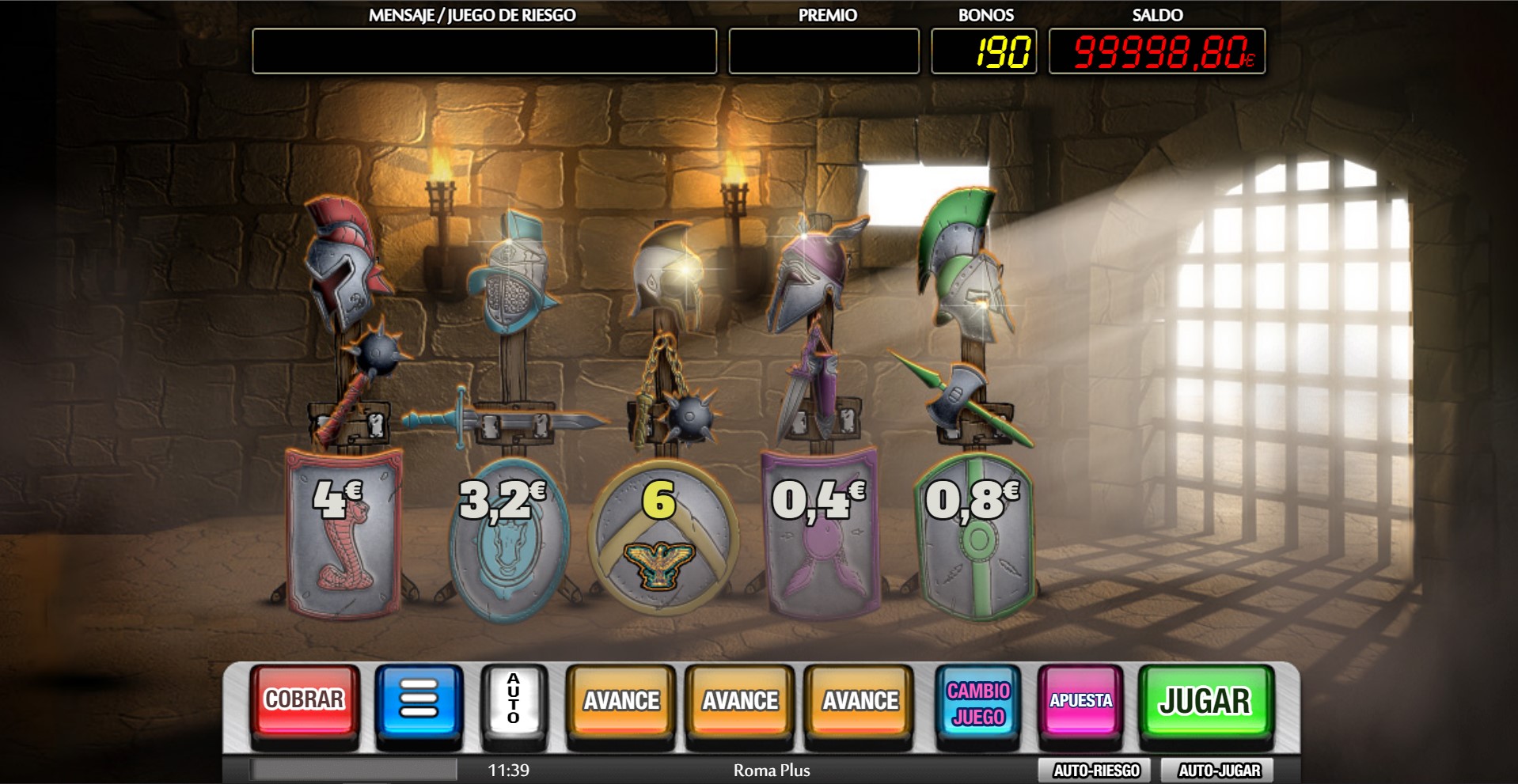Click the first AVANCE advance button
This screenshot has height=784, width=1518.
[620, 699]
